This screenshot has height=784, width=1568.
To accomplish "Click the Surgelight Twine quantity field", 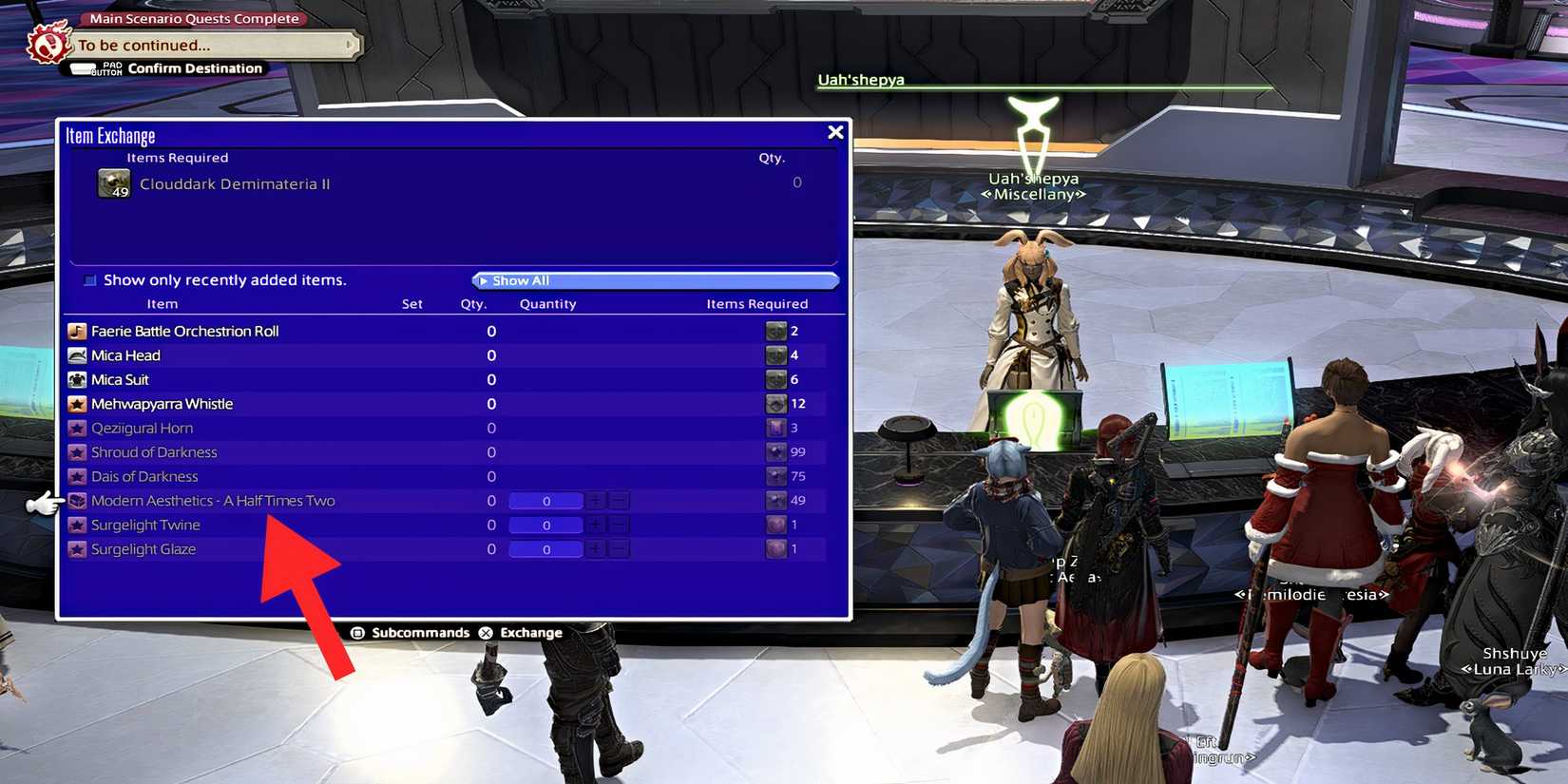I will click(545, 525).
